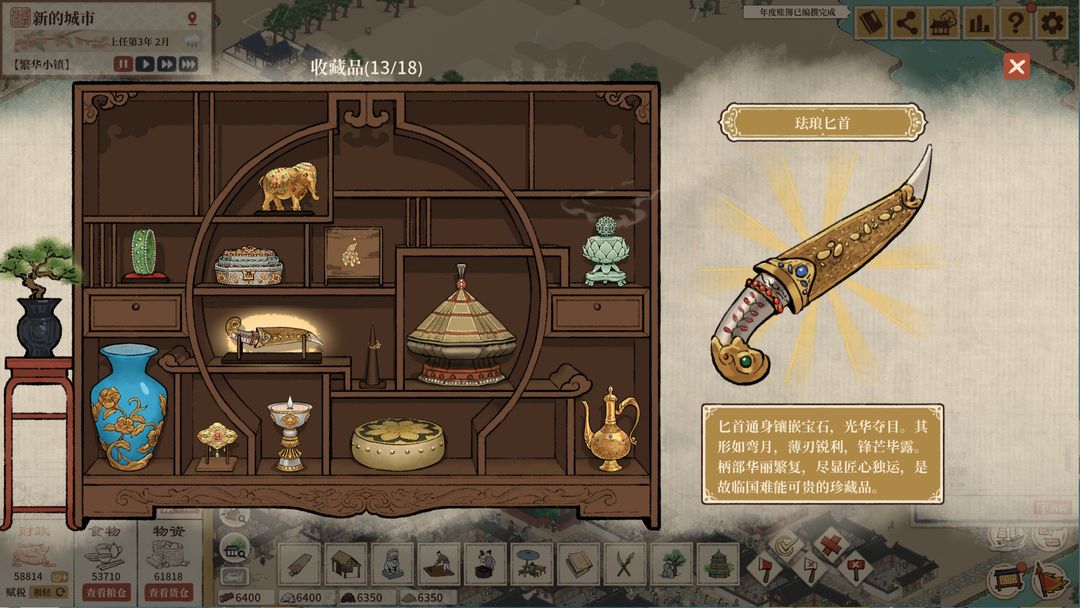Pause the game time

pos(123,64)
